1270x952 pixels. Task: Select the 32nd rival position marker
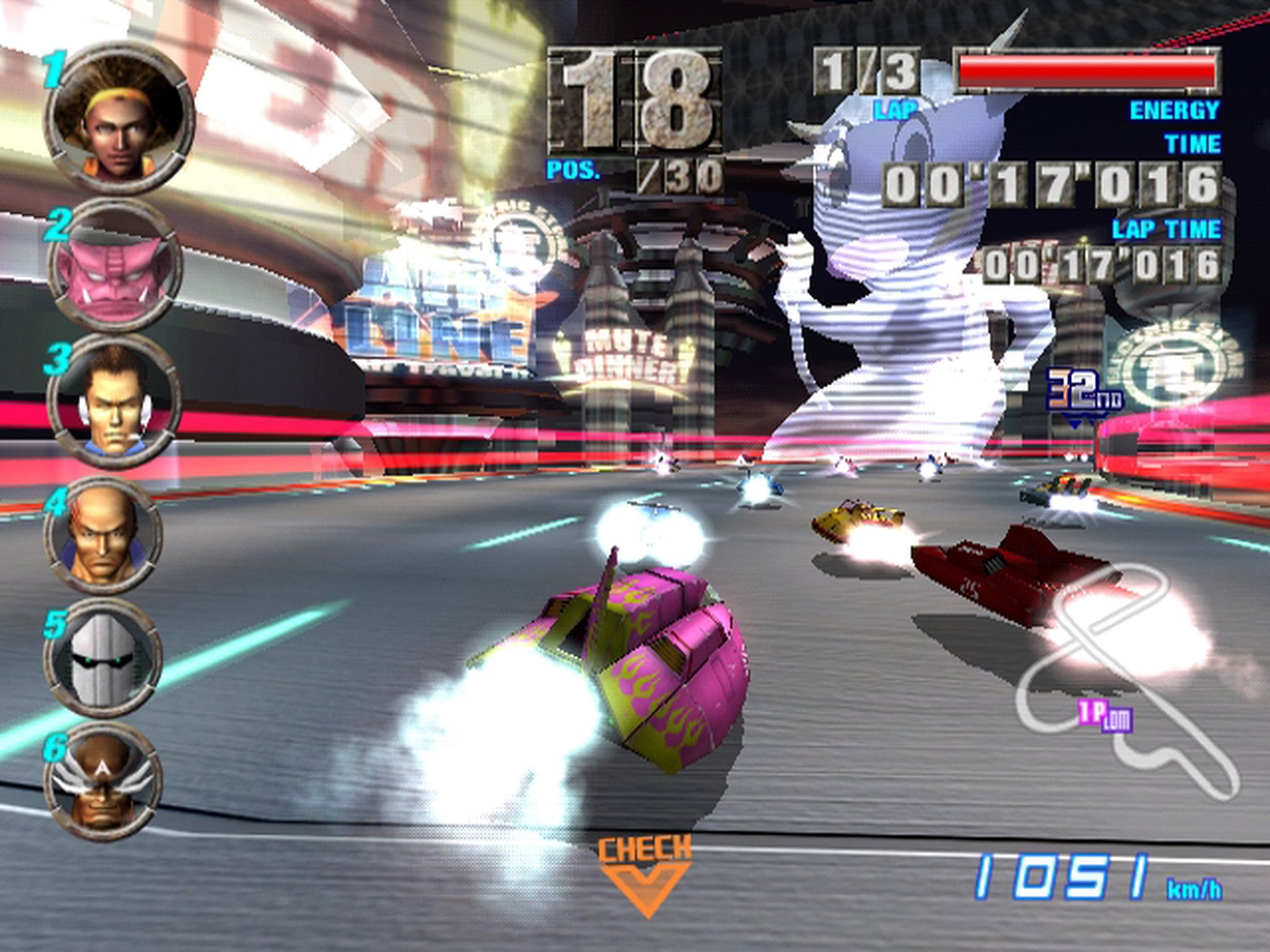1083,393
